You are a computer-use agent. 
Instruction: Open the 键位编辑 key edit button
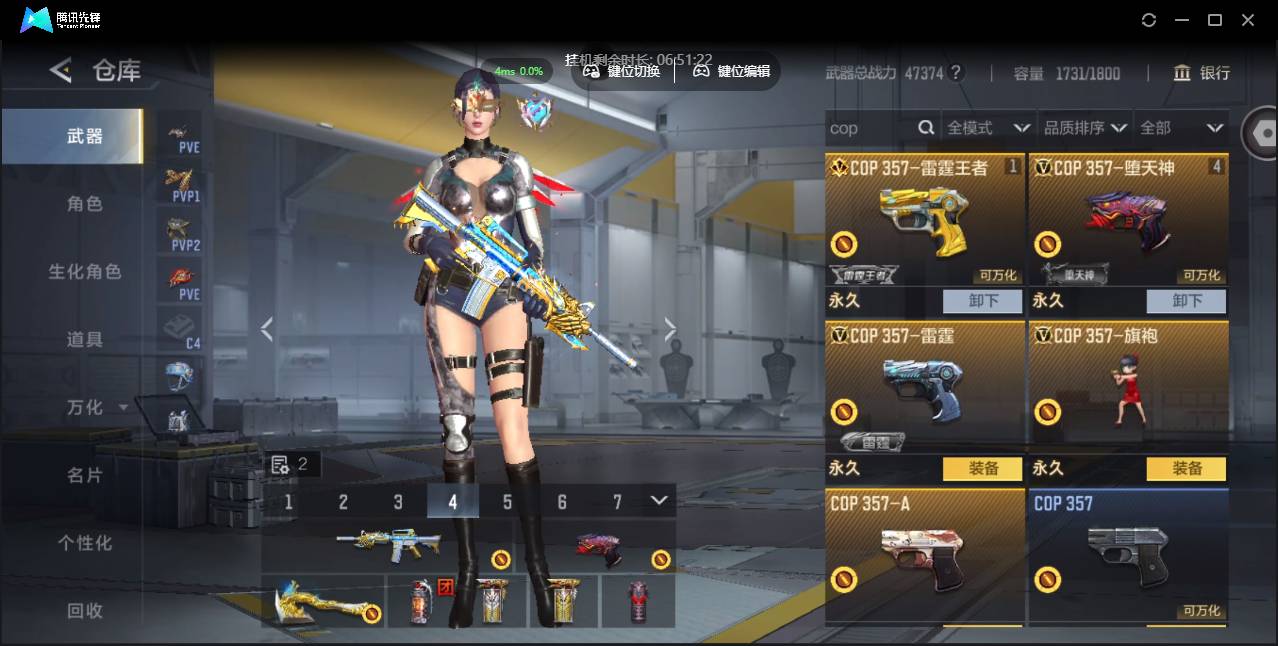tap(732, 71)
